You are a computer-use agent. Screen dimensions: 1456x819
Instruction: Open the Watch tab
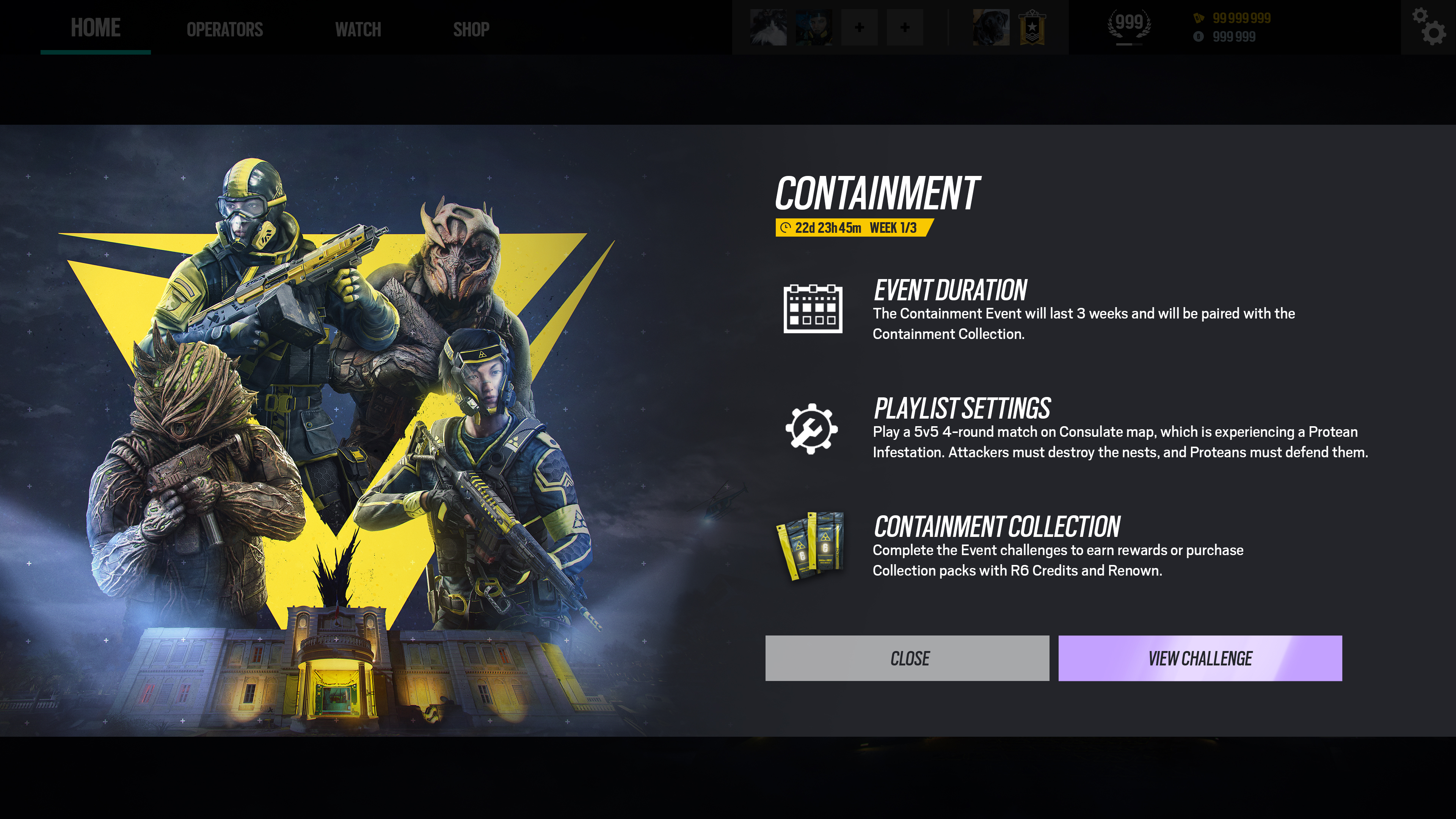[x=358, y=30]
